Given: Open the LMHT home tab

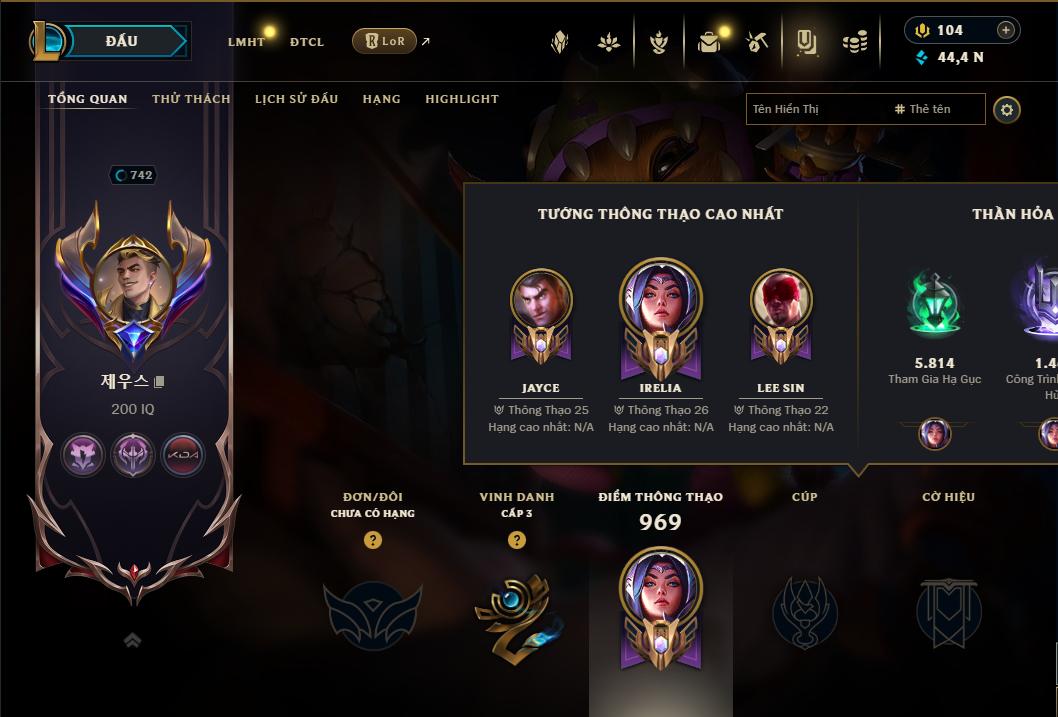Looking at the screenshot, I should click(x=246, y=42).
